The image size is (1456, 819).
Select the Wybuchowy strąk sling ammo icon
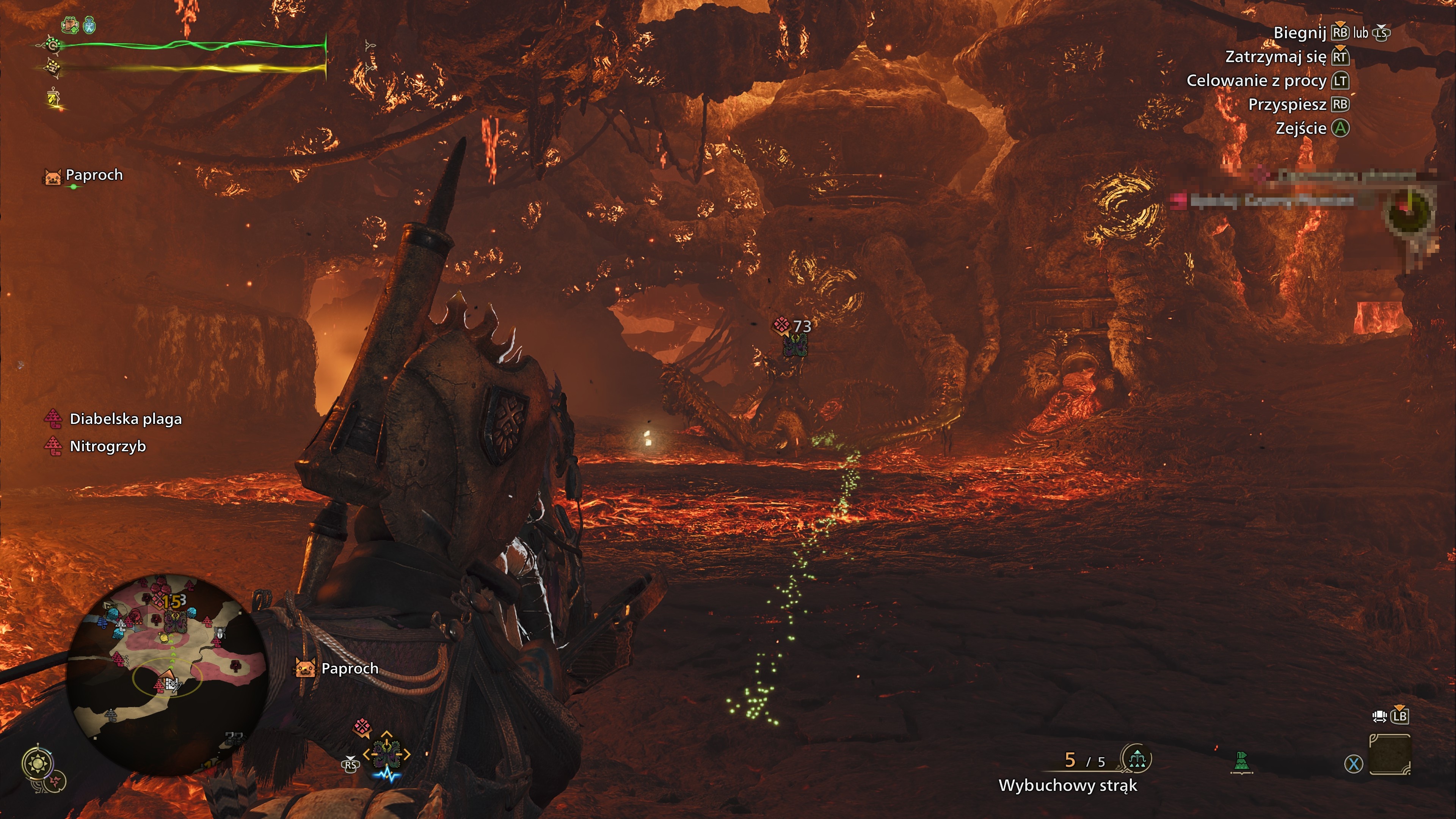point(1137,759)
